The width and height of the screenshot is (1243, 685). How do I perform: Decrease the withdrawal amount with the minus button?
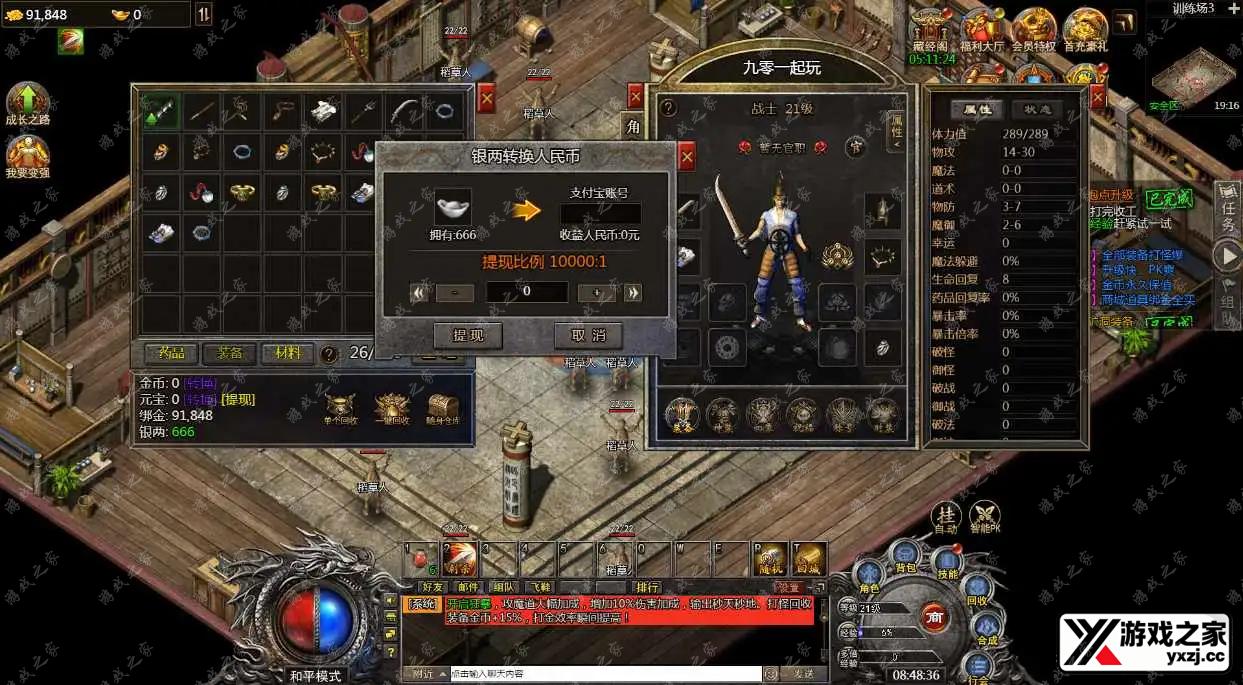(x=455, y=293)
